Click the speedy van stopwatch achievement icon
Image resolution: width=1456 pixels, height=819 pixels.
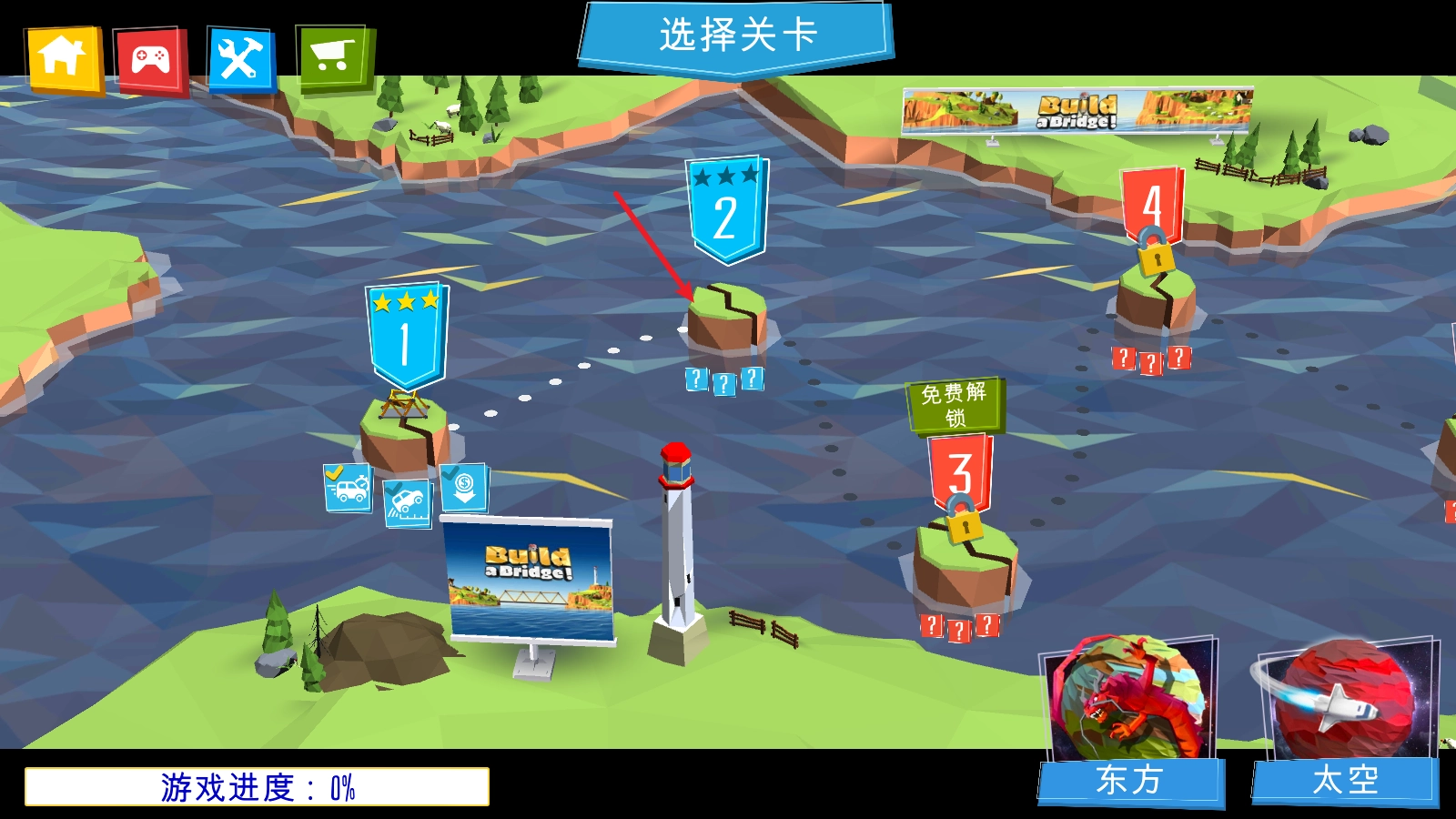[349, 489]
